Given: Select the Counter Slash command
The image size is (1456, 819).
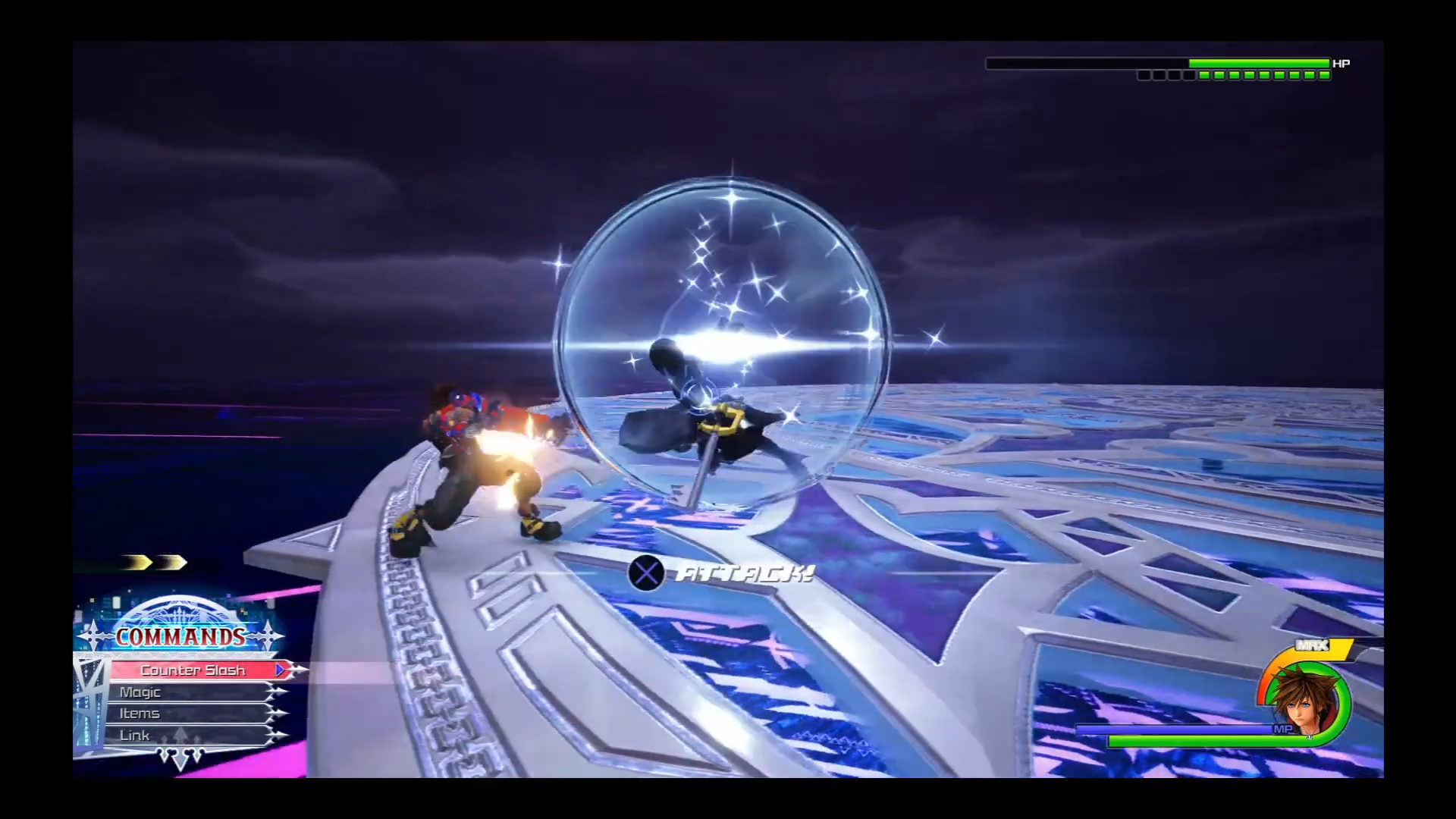Looking at the screenshot, I should pos(193,670).
